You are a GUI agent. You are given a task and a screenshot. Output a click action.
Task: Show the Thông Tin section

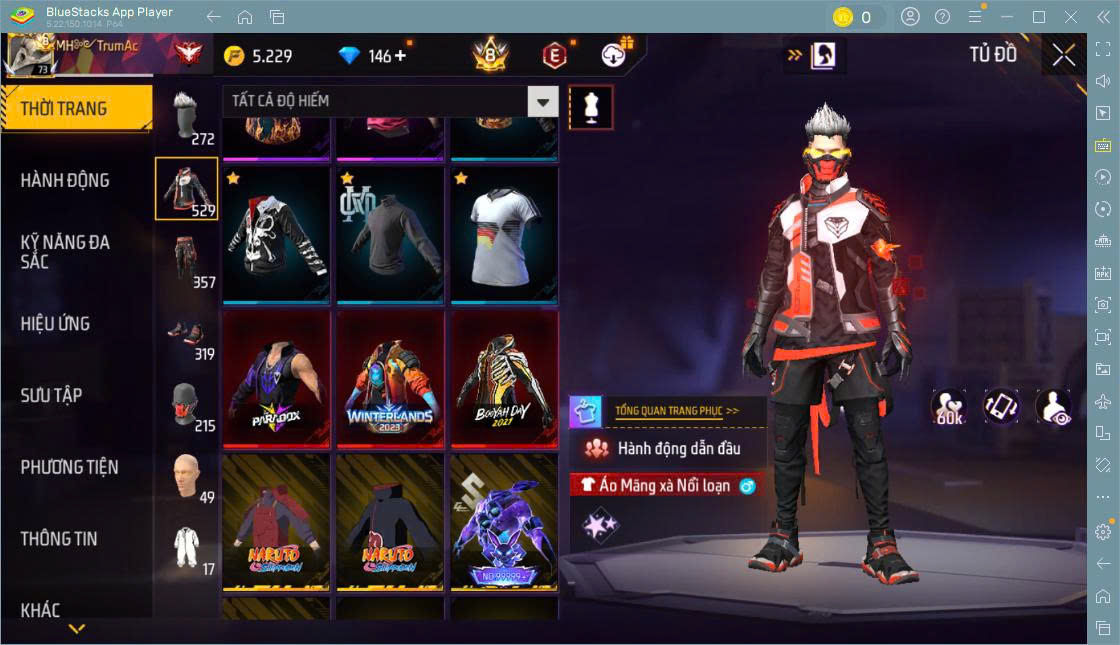coord(60,539)
